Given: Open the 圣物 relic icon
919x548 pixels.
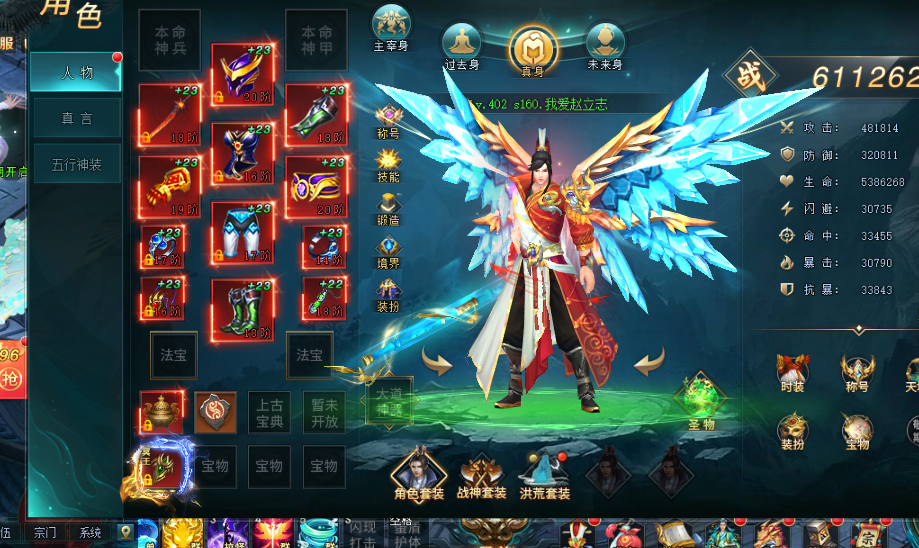Looking at the screenshot, I should [x=701, y=401].
